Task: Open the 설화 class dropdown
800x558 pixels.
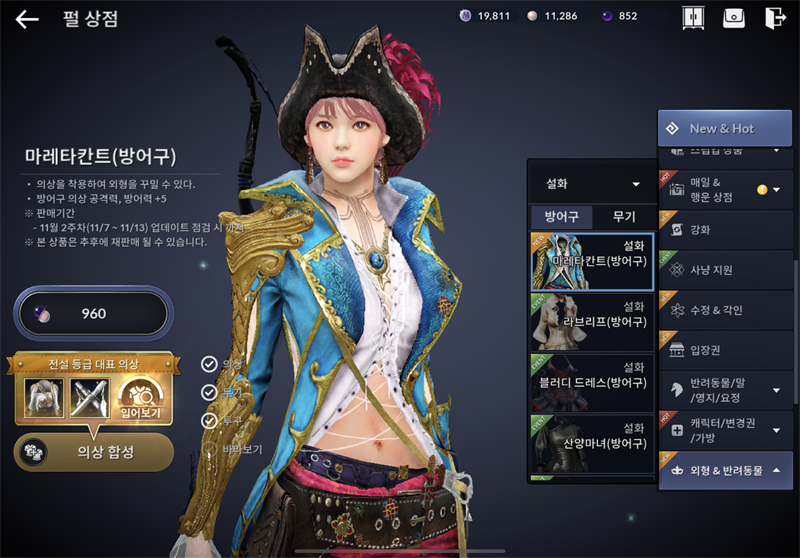Action: coord(591,184)
